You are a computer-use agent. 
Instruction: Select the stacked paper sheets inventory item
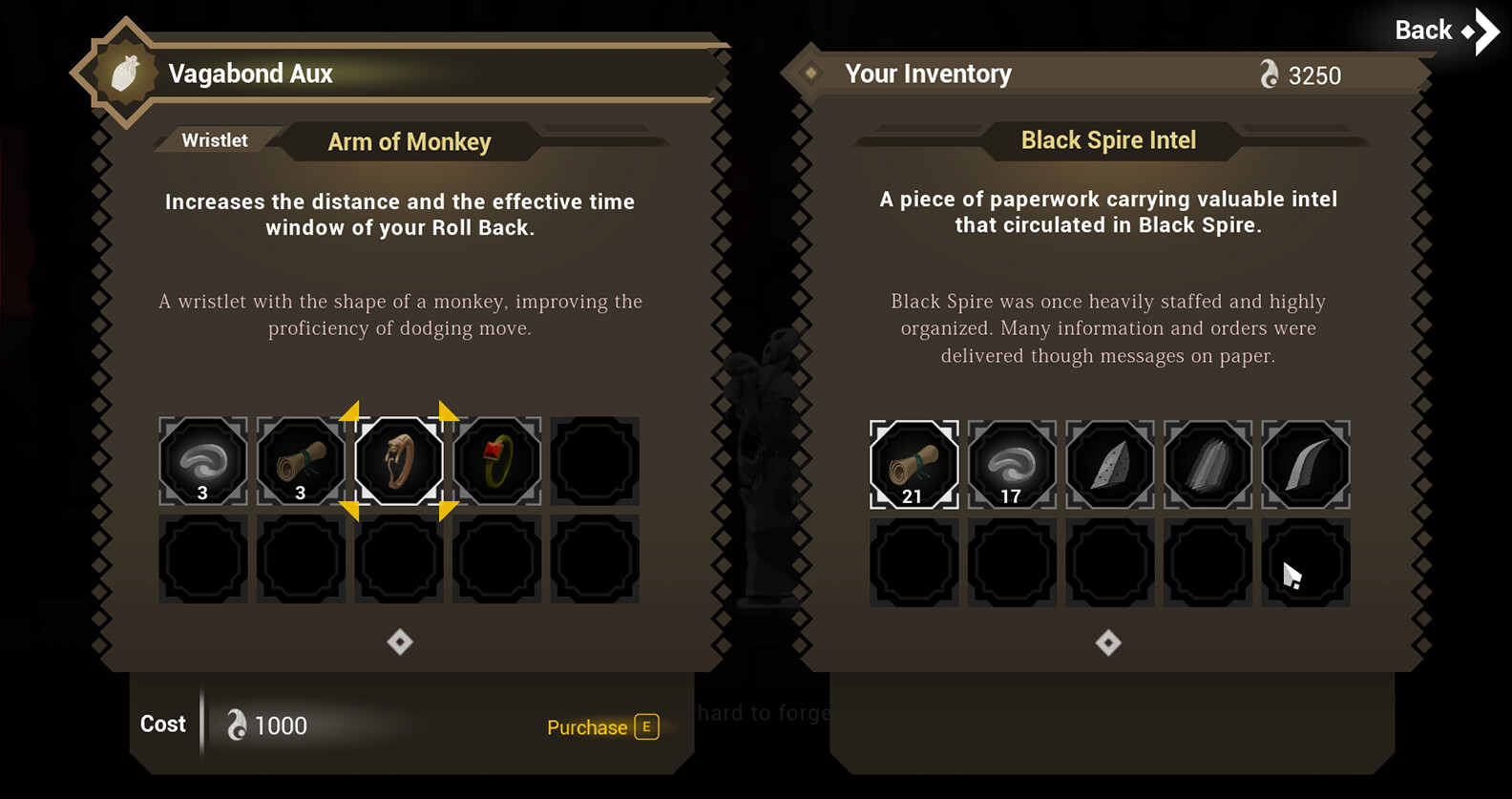click(1207, 465)
